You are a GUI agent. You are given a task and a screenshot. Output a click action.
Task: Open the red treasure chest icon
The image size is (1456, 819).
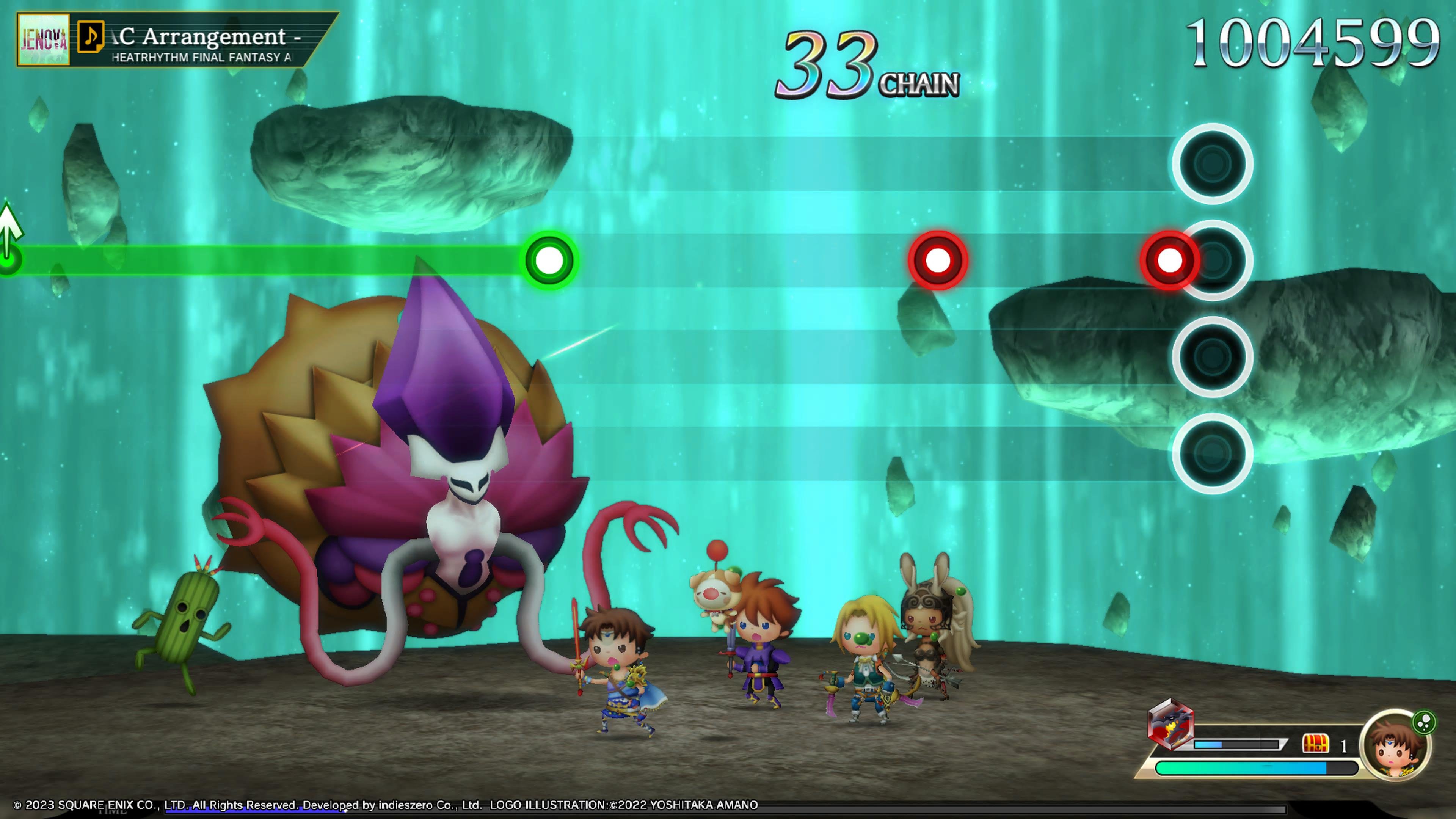pos(1315,744)
